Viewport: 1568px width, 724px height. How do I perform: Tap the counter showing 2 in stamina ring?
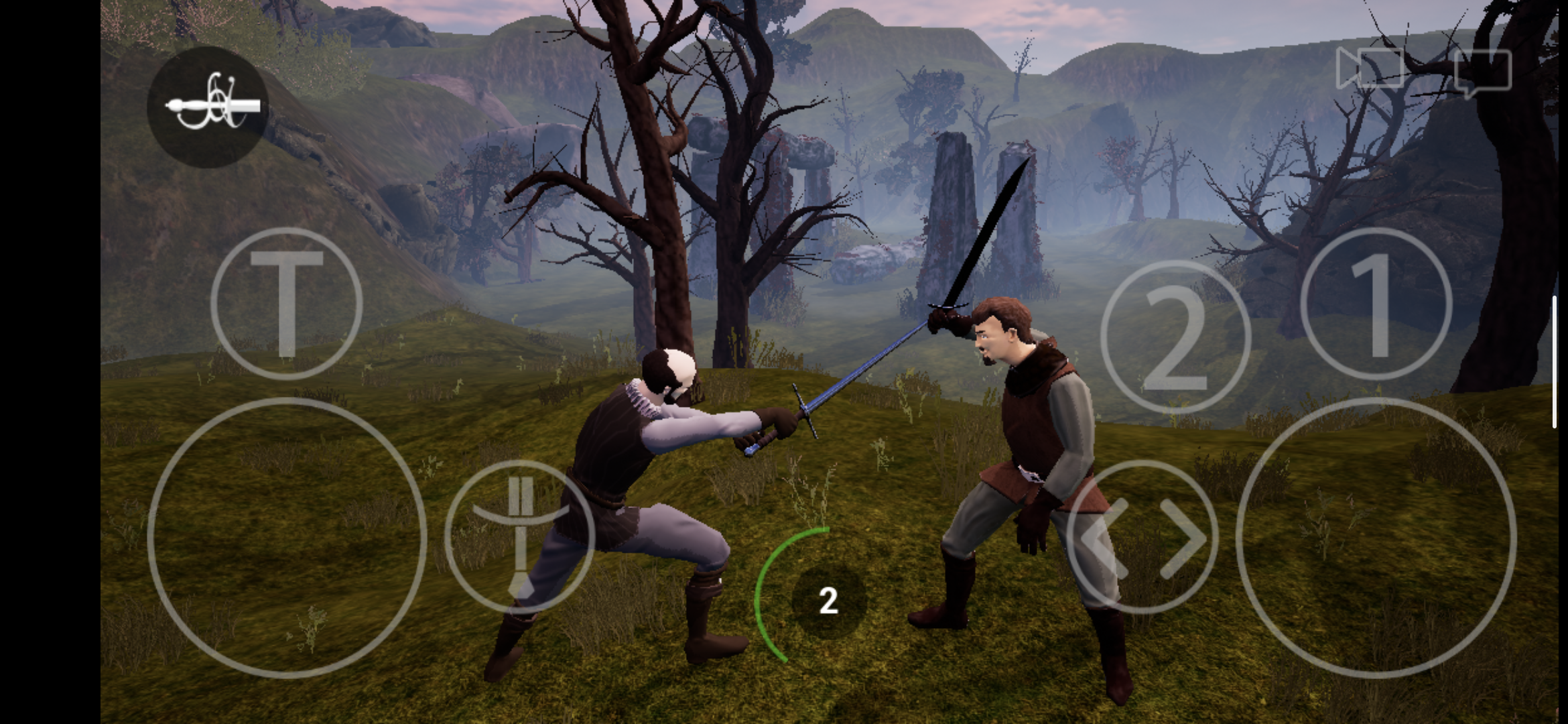pos(828,600)
